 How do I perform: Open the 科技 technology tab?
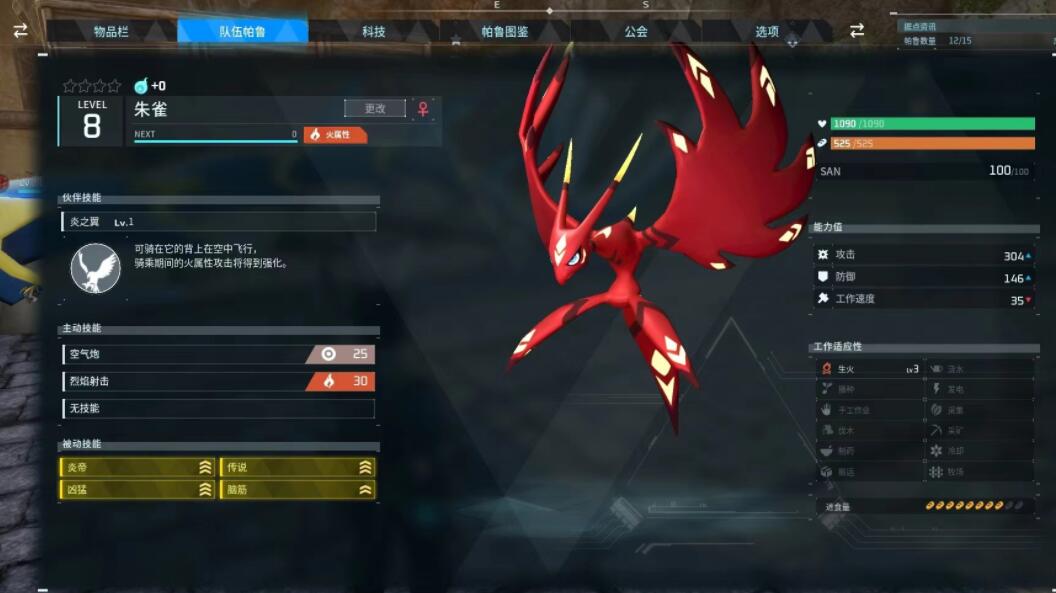[x=374, y=31]
